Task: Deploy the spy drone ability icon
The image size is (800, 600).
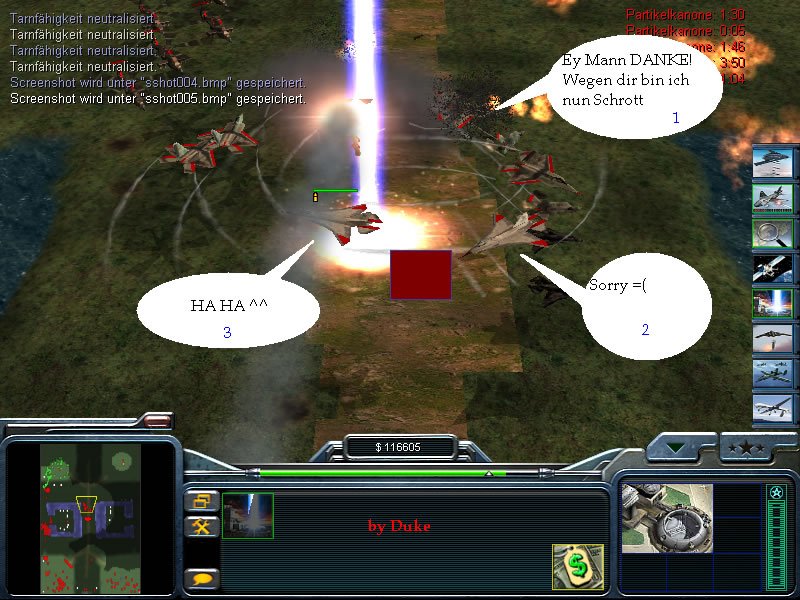Action: pyautogui.click(x=772, y=409)
